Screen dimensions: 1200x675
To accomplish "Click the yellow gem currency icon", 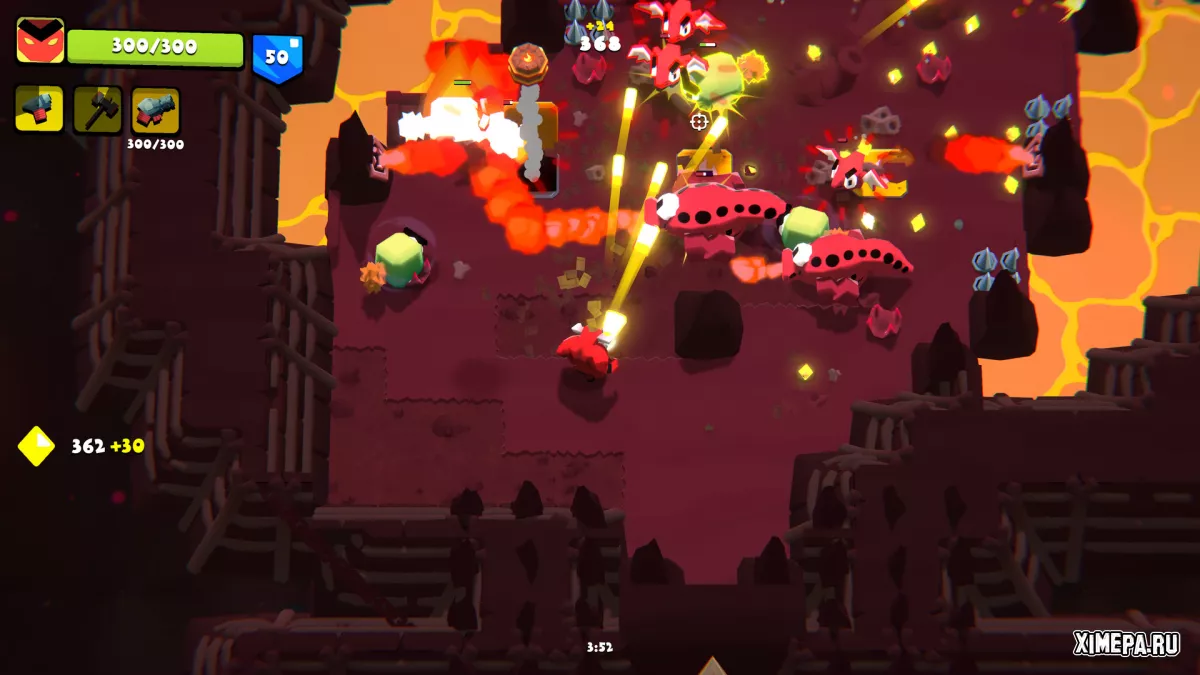I will (36, 446).
